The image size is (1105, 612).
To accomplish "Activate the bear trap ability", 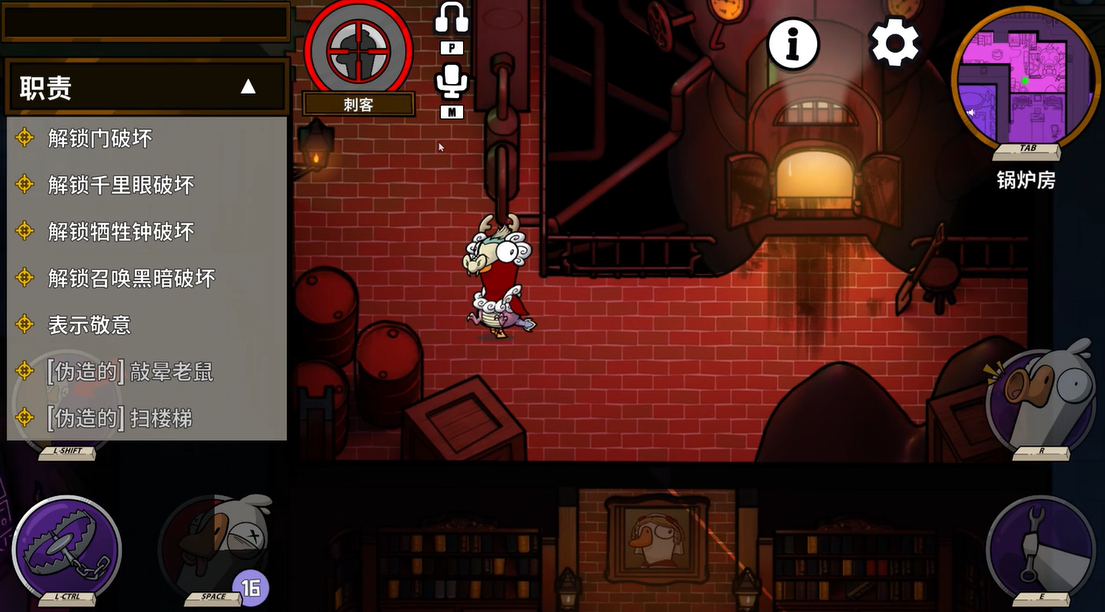I will pyautogui.click(x=67, y=547).
